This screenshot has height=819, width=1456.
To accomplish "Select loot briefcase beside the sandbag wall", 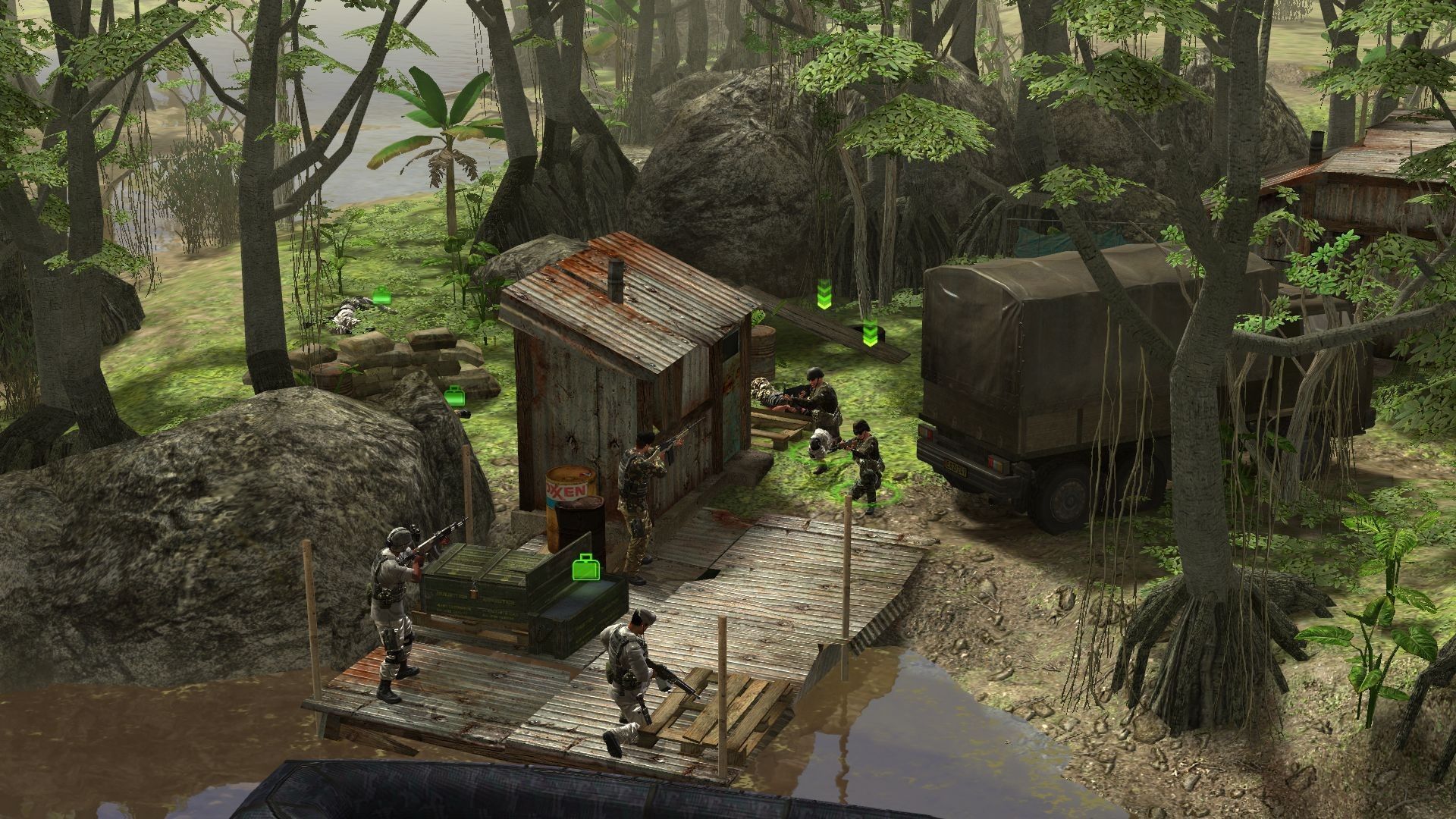I will coord(454,395).
